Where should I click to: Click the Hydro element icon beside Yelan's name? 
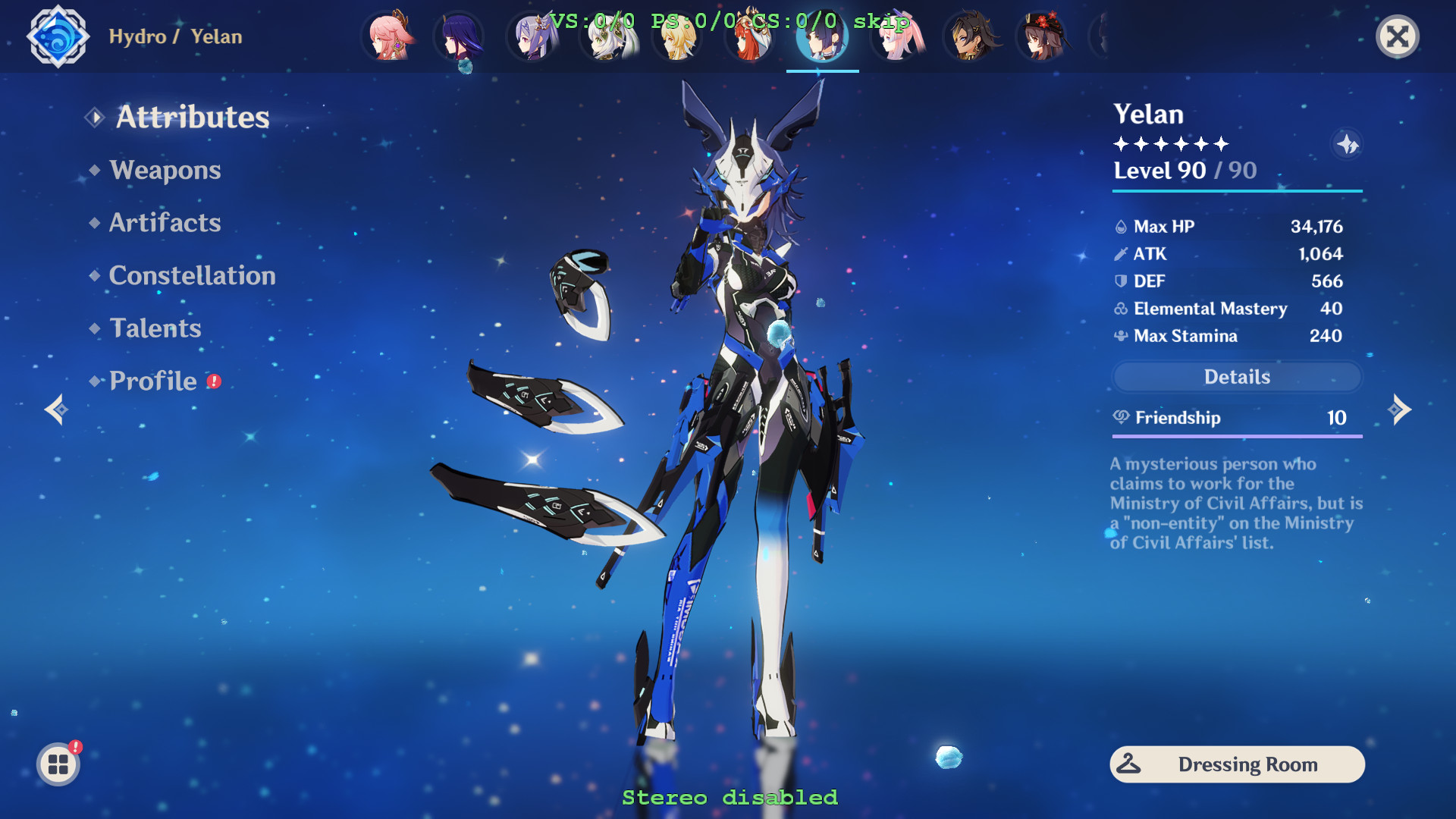[x=58, y=36]
